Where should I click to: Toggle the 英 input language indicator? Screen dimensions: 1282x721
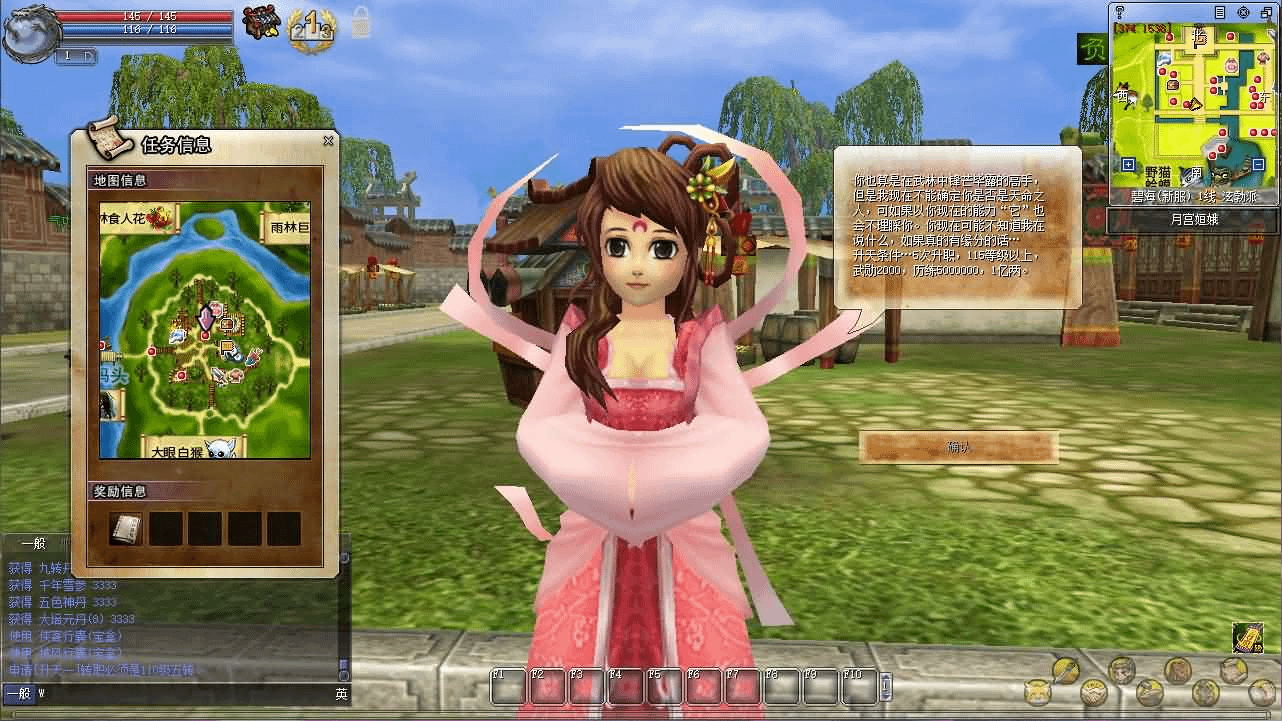(341, 693)
